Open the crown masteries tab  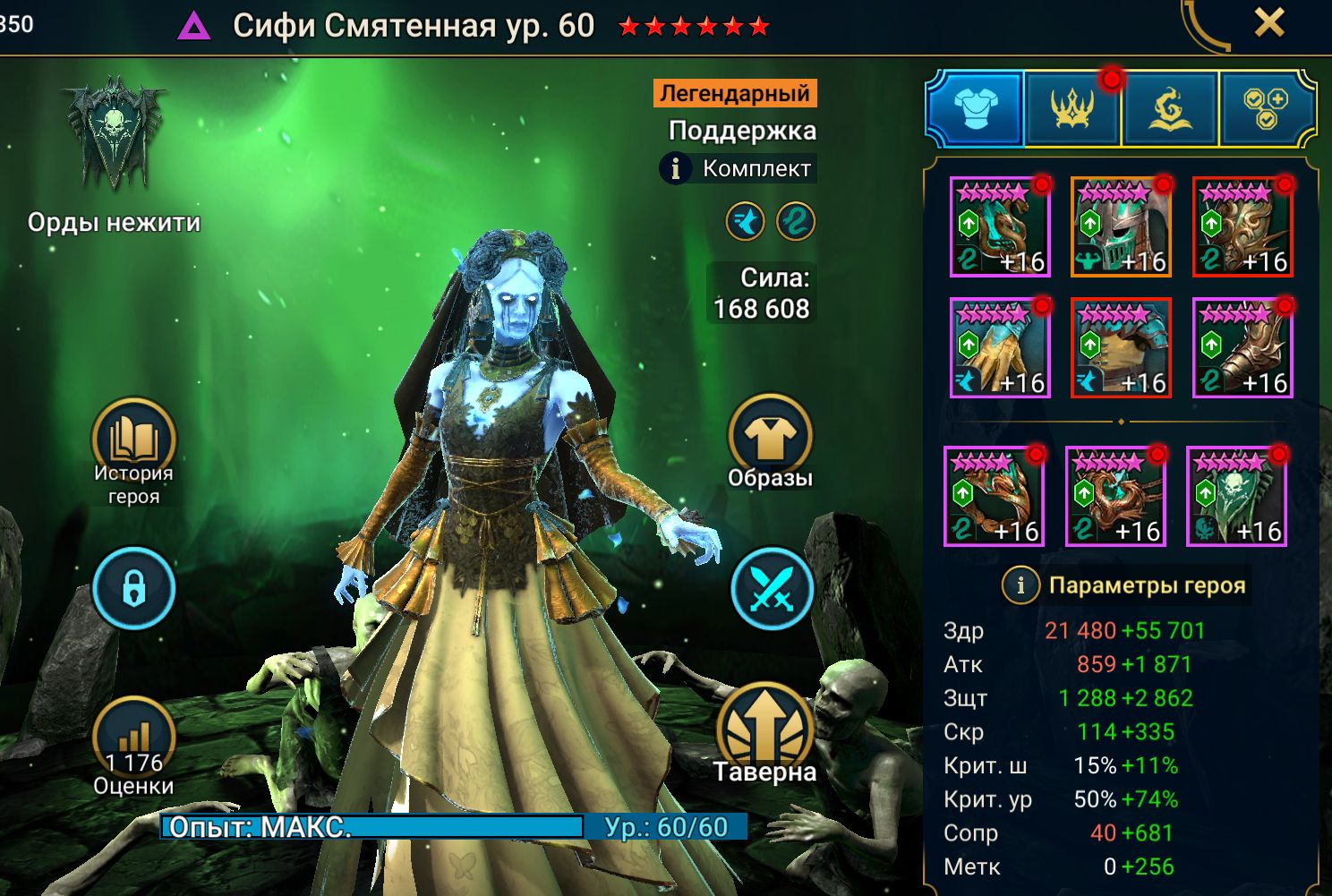click(1072, 109)
